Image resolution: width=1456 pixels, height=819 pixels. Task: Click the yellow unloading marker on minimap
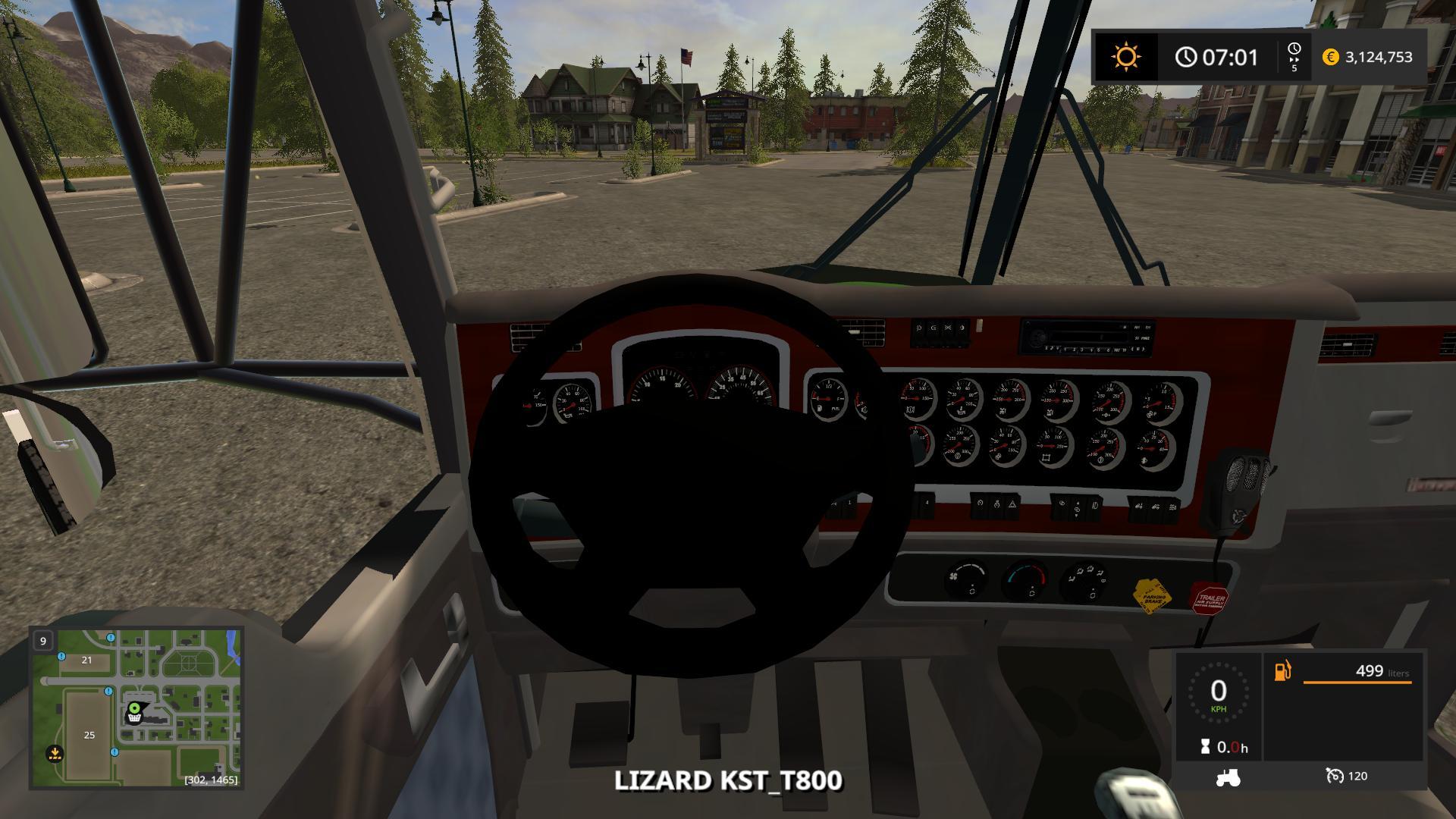coord(55,754)
